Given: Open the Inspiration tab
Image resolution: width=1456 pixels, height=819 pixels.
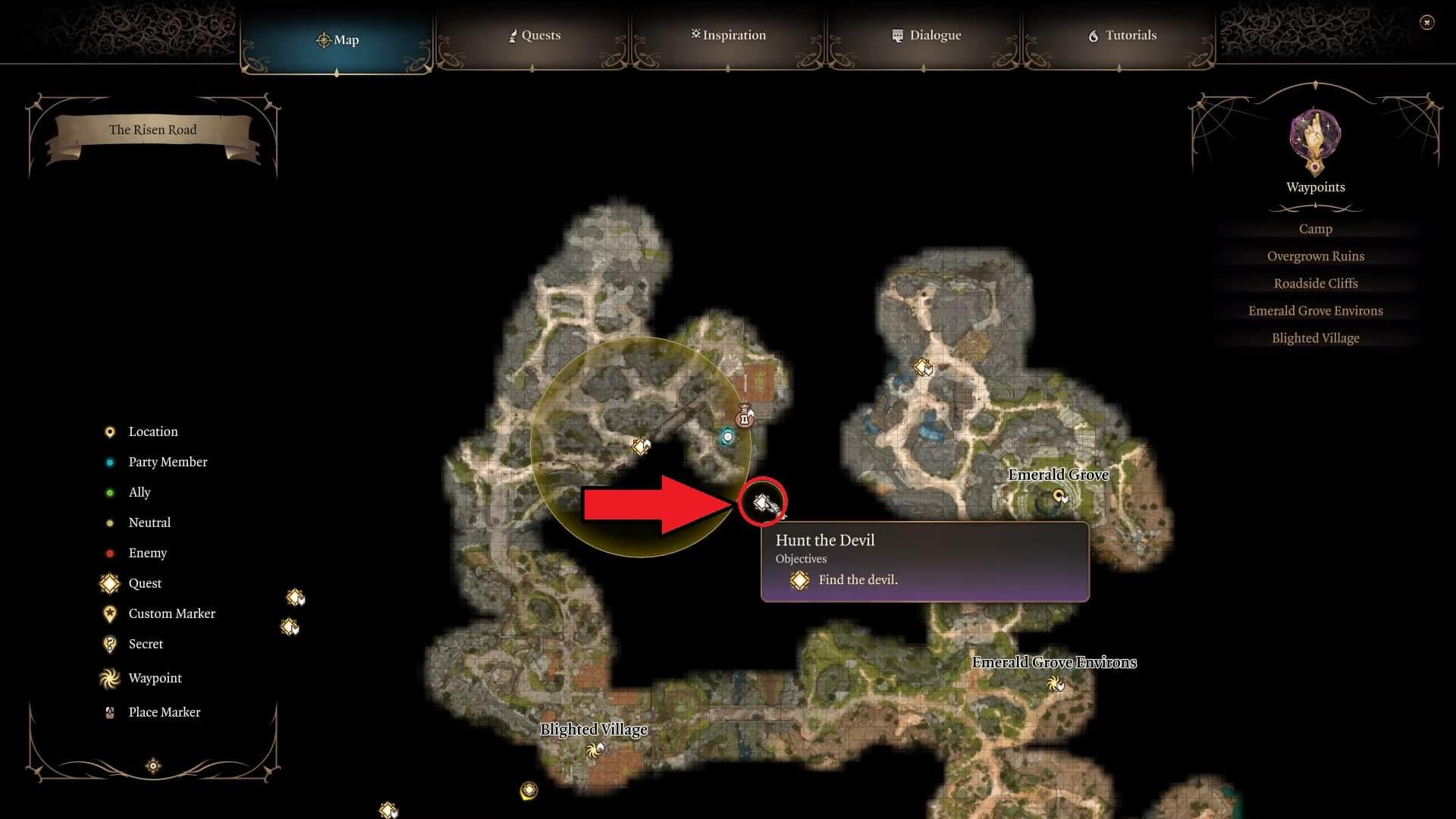Looking at the screenshot, I should pos(728,36).
